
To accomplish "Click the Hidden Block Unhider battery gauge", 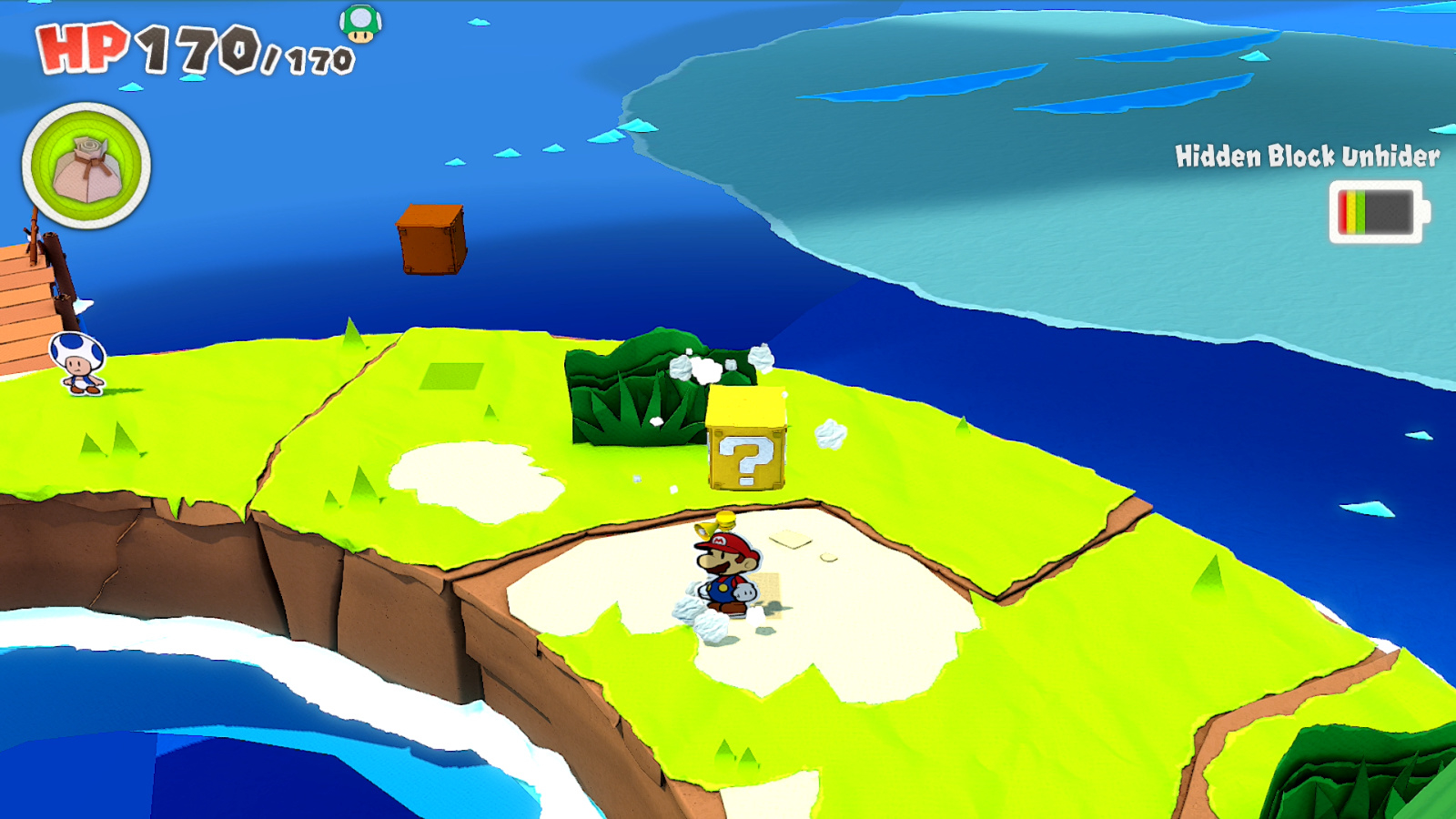I will (1374, 211).
